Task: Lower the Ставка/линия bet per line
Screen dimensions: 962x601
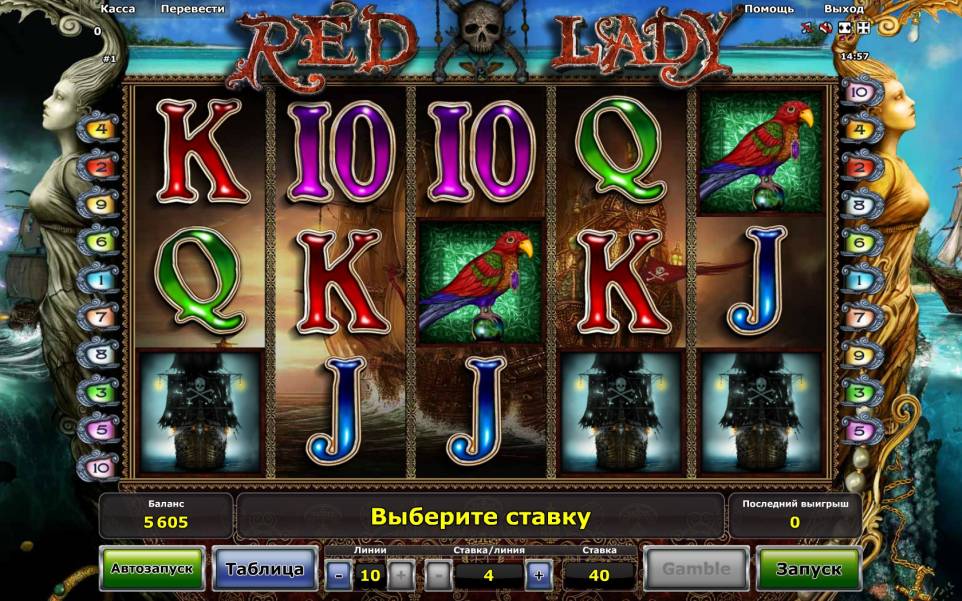Action: 439,575
